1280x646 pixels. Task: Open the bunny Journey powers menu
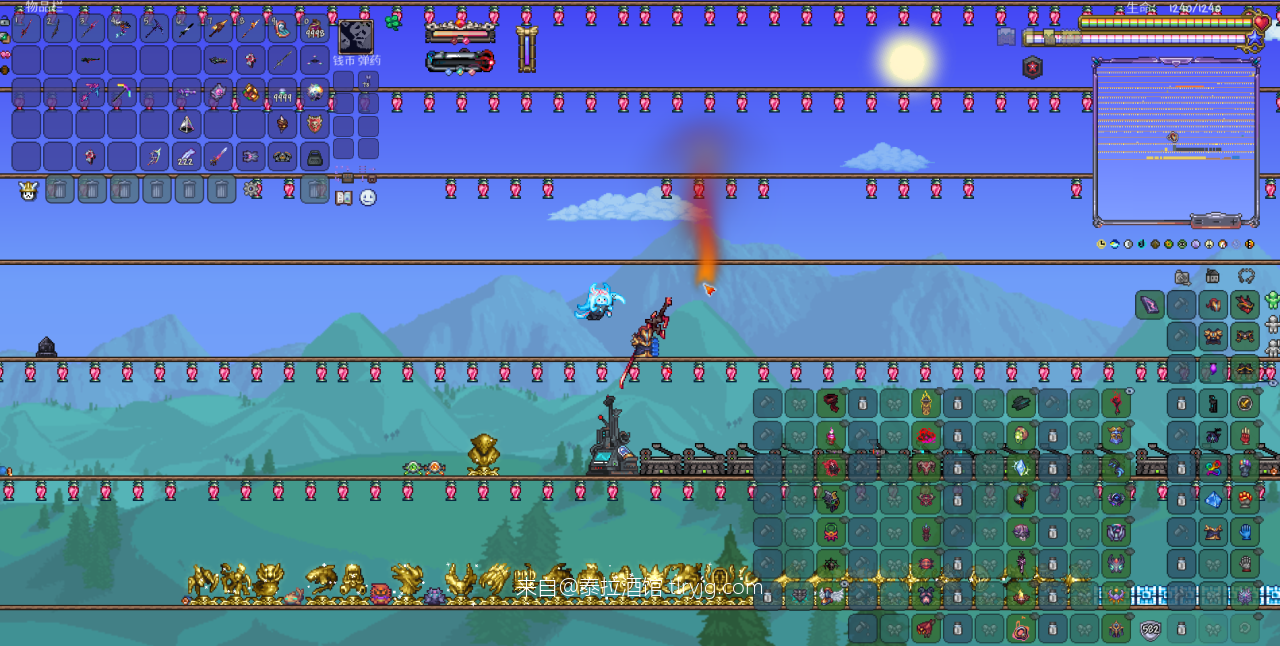[28, 190]
